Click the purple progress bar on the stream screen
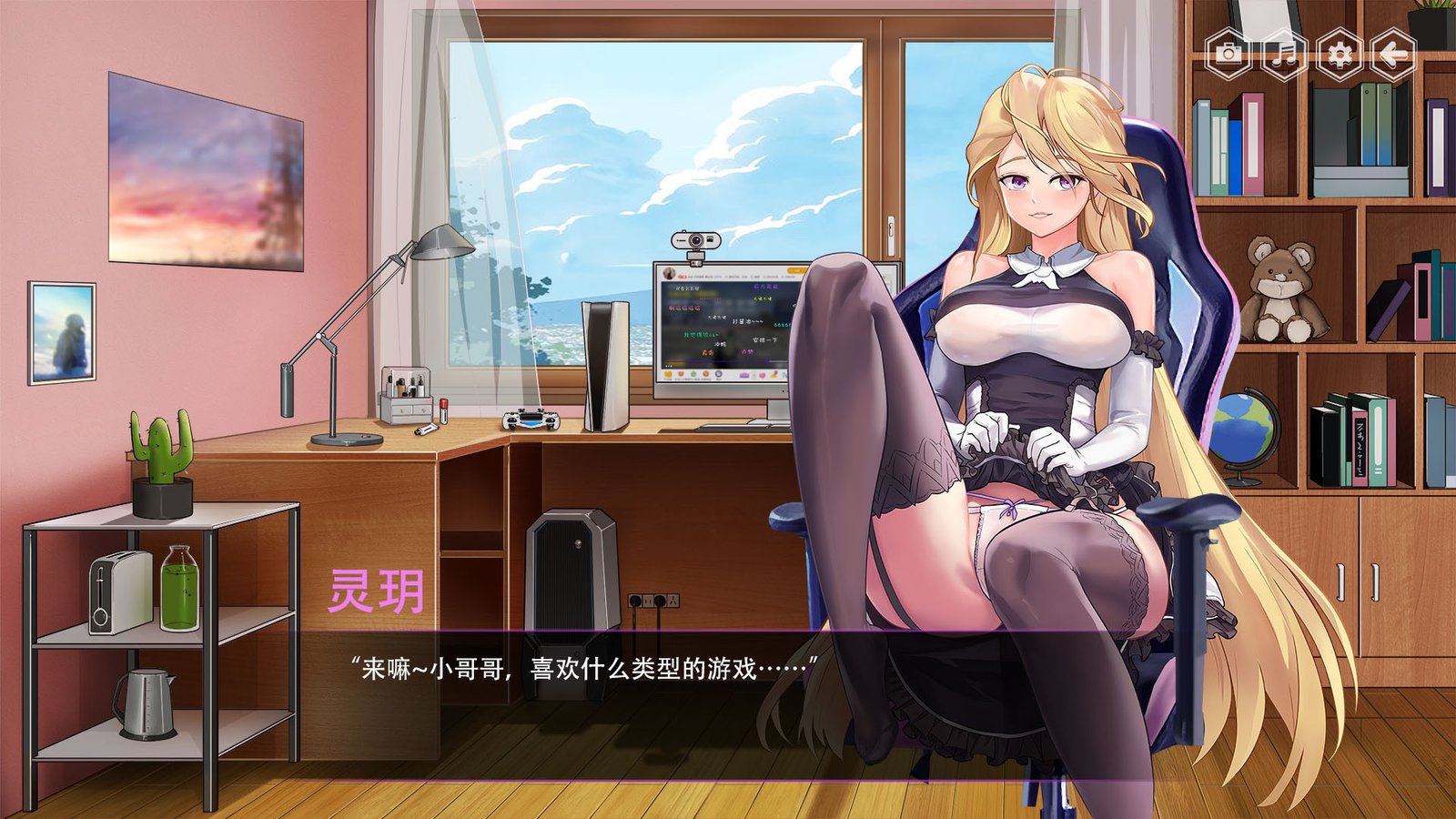This screenshot has height=819, width=1456. coord(719,360)
